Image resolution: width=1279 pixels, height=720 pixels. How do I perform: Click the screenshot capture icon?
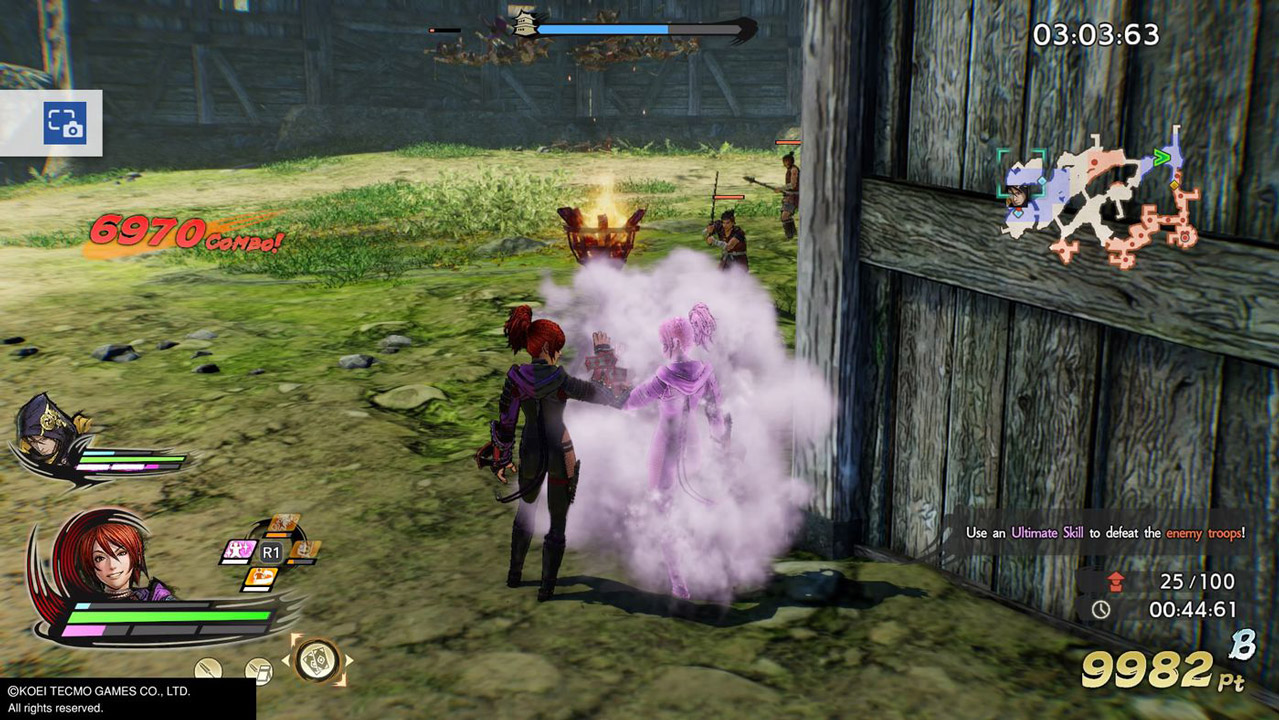tap(64, 123)
